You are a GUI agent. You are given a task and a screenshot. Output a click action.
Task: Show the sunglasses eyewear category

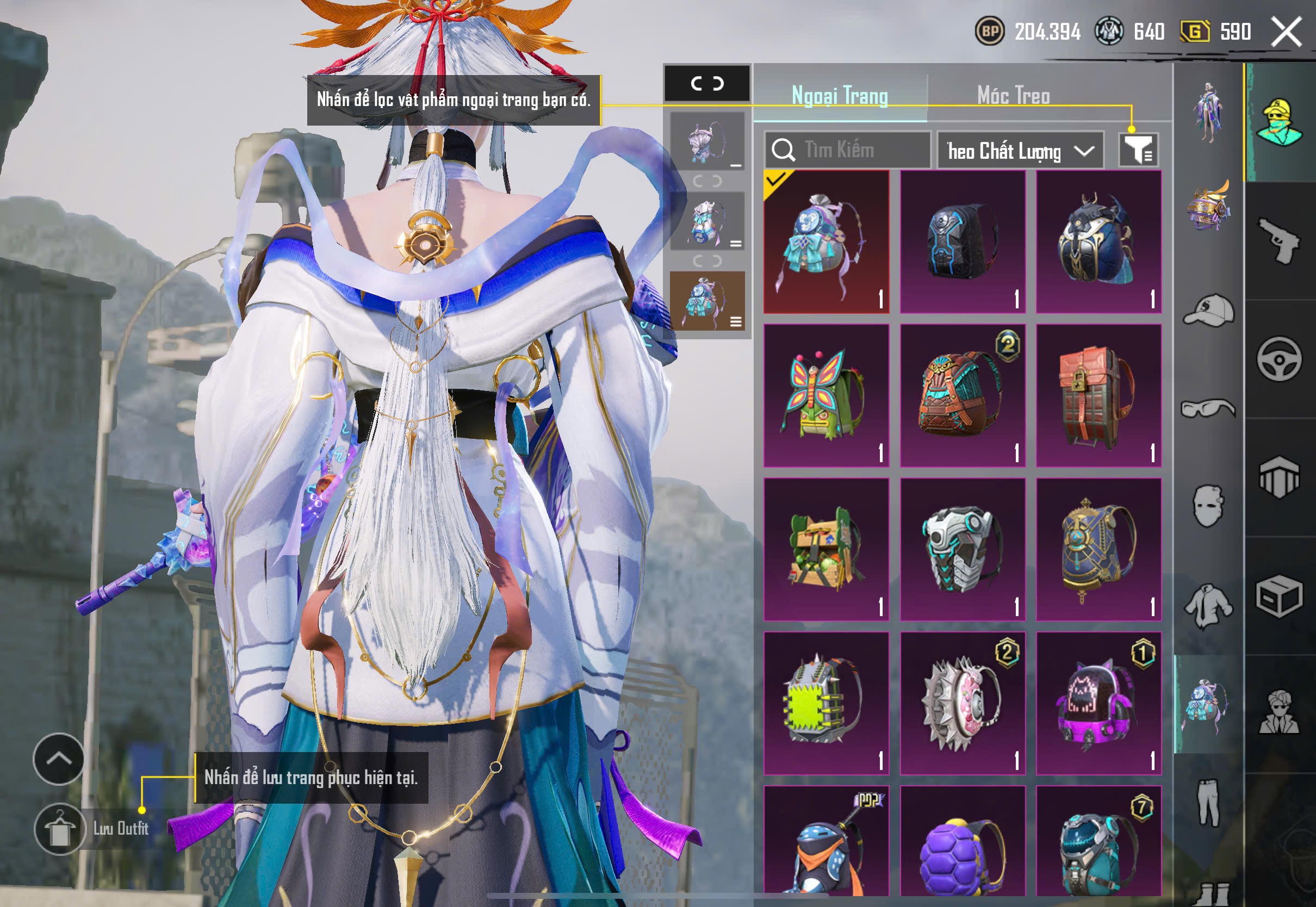click(x=1209, y=408)
